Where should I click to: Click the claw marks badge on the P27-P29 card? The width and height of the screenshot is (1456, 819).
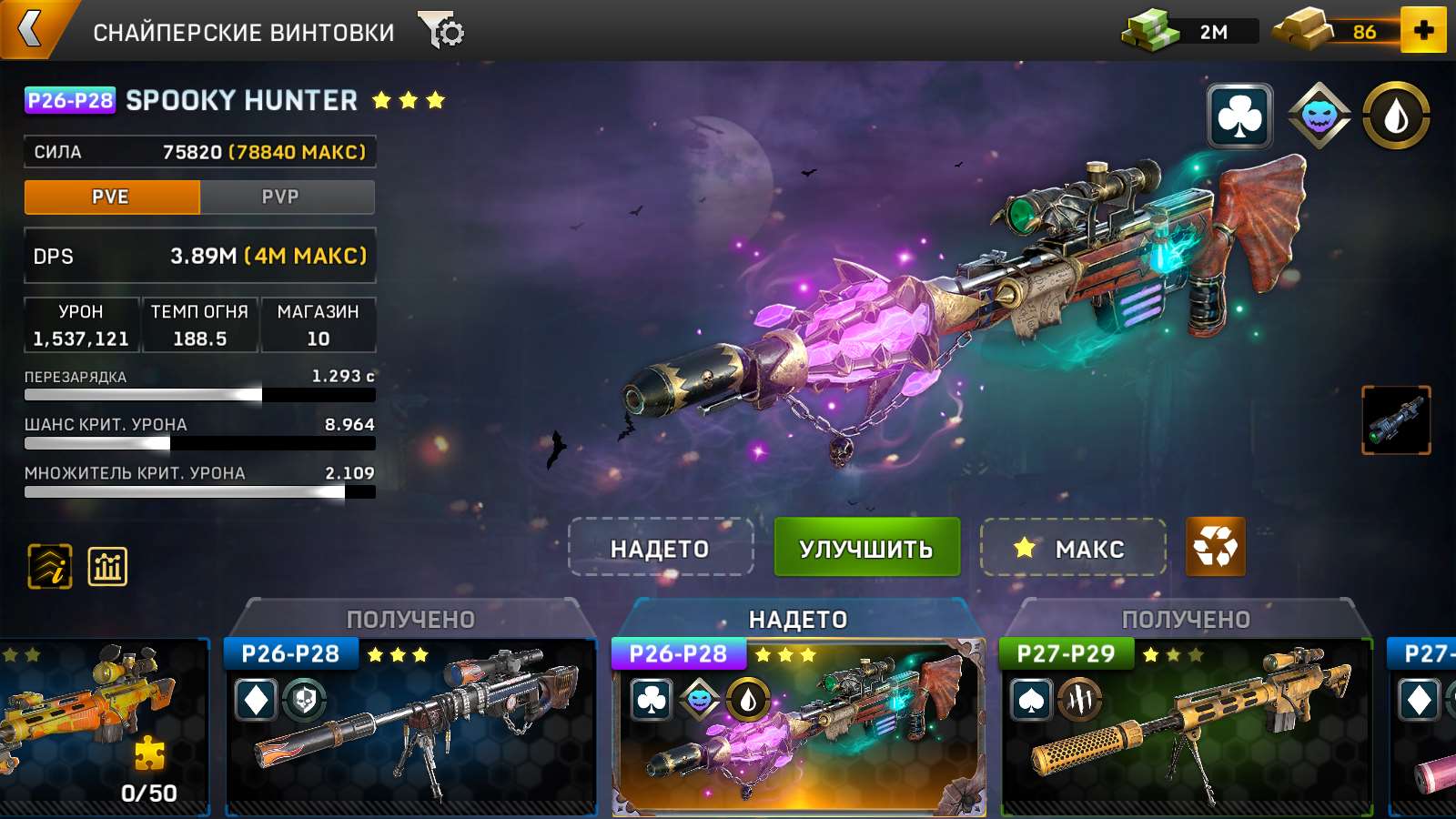click(1081, 701)
